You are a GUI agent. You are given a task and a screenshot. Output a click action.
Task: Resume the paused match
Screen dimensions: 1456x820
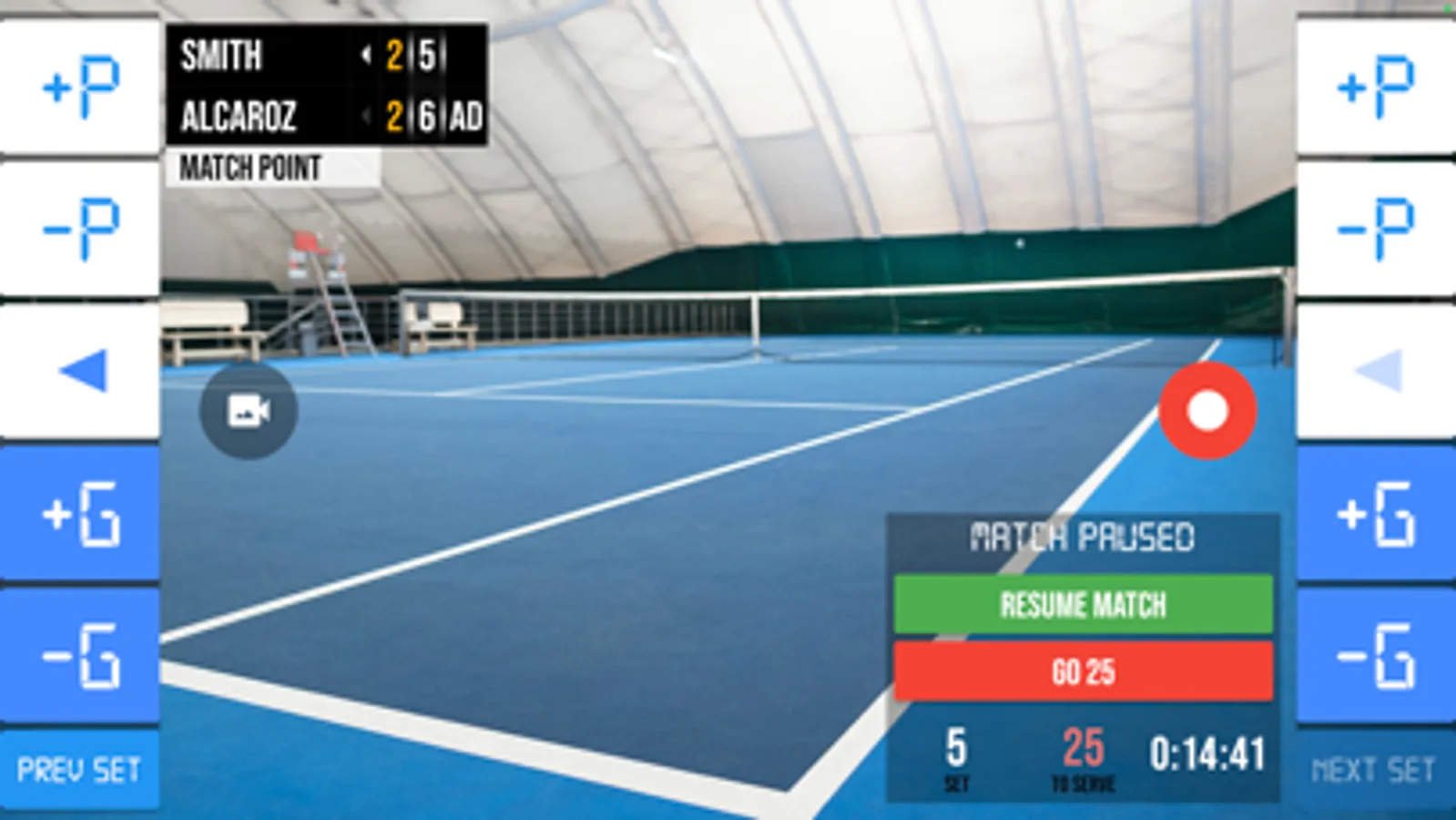(x=1083, y=604)
